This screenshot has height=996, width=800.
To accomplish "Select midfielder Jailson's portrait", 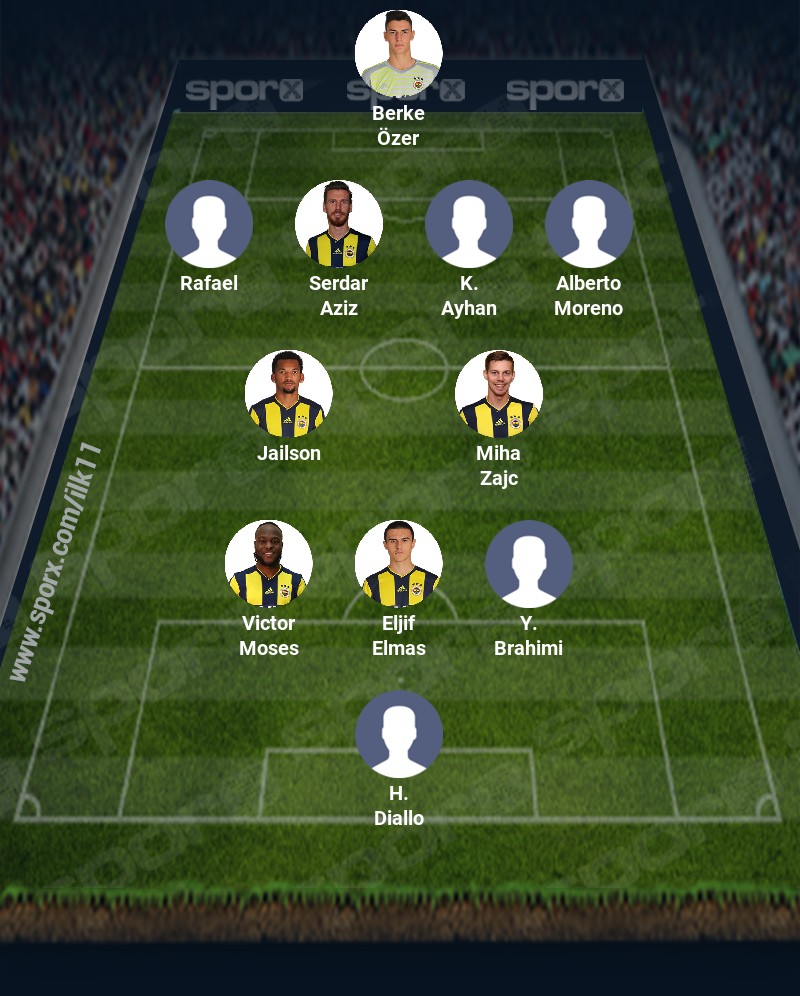I will 289,394.
